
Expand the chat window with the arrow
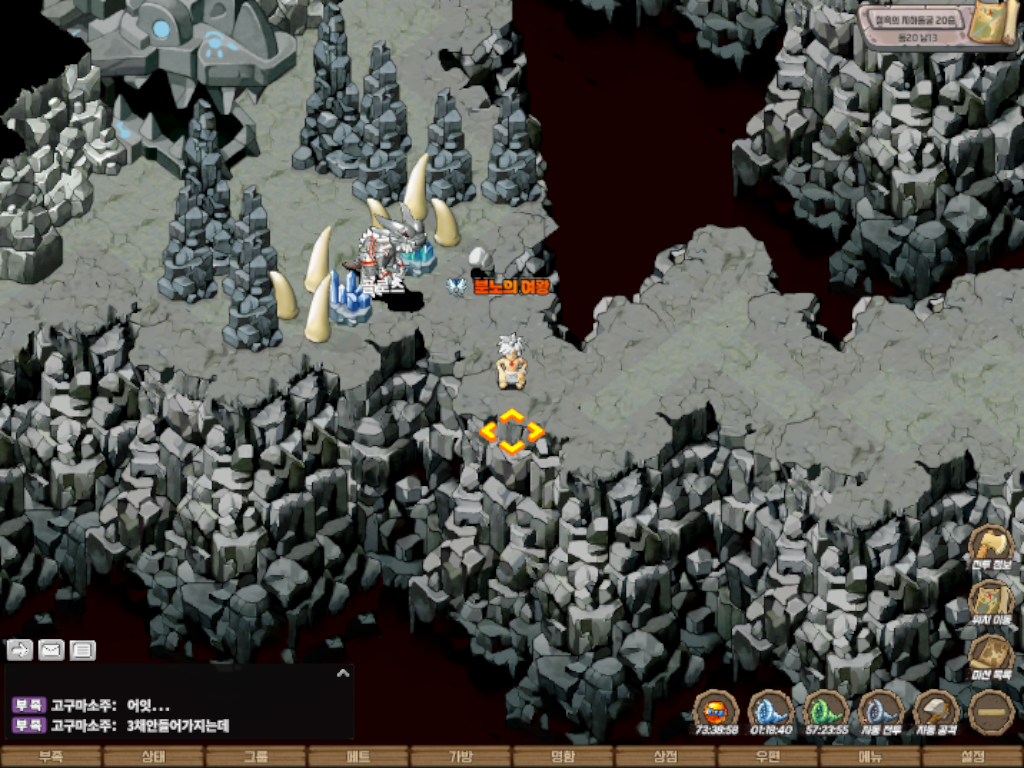coord(343,674)
